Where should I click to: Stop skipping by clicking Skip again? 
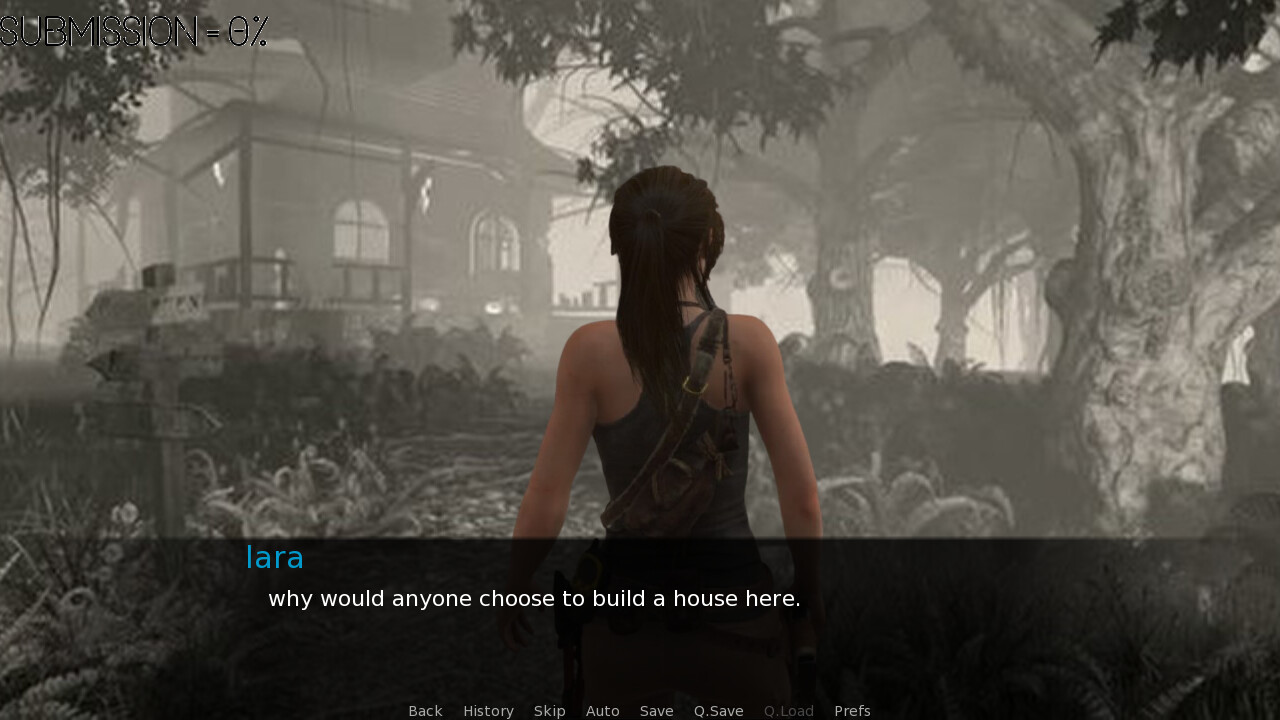[549, 710]
